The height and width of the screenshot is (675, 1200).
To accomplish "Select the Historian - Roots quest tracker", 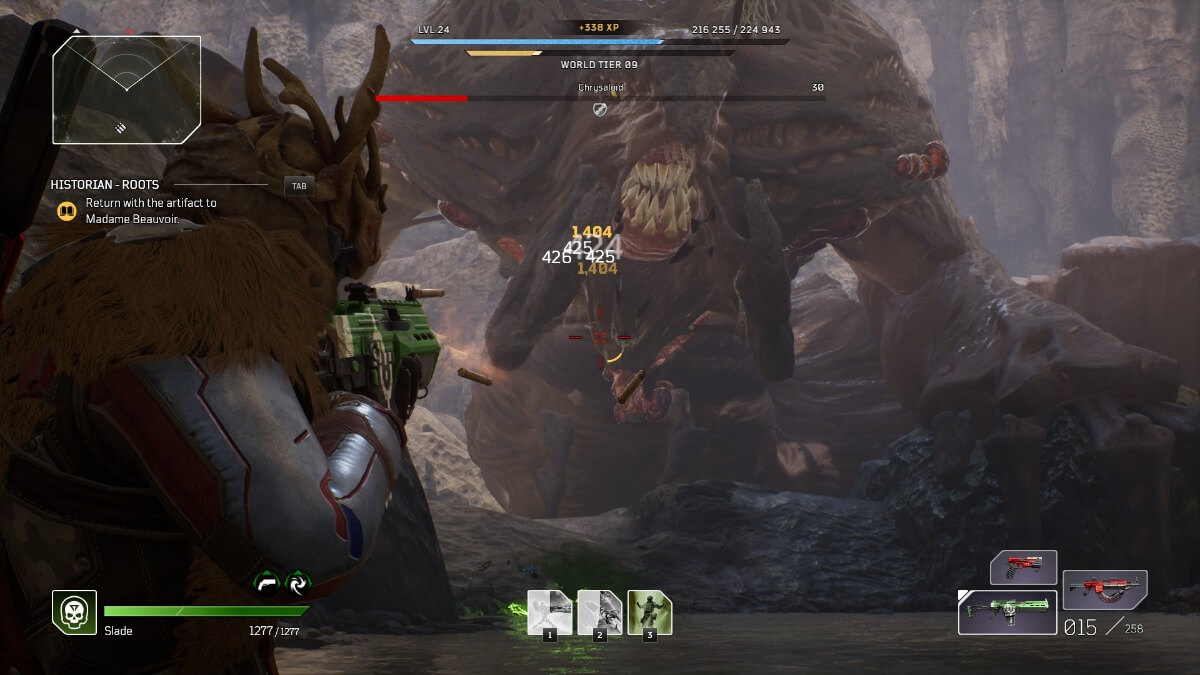I will [x=105, y=185].
